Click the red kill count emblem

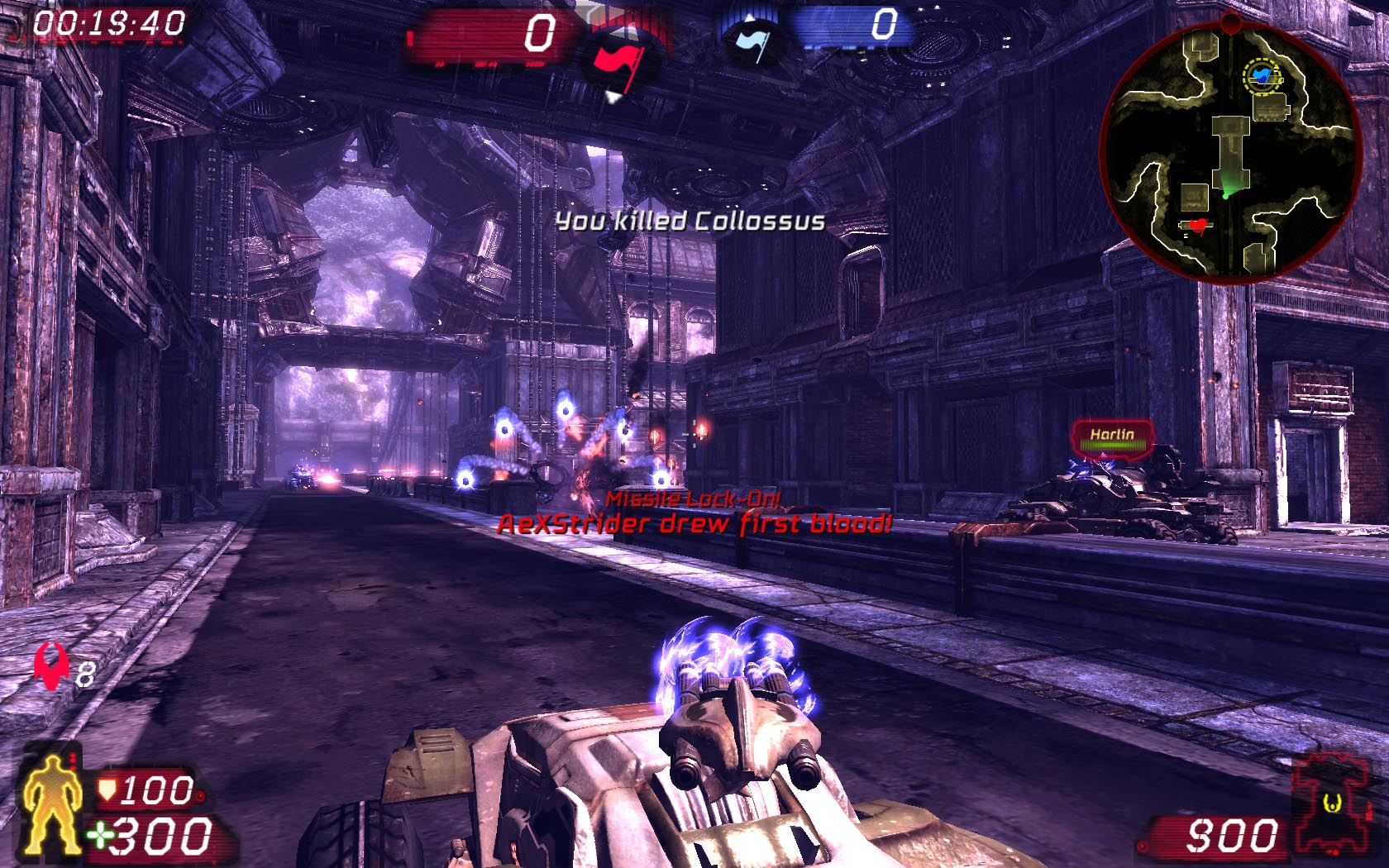click(50, 668)
